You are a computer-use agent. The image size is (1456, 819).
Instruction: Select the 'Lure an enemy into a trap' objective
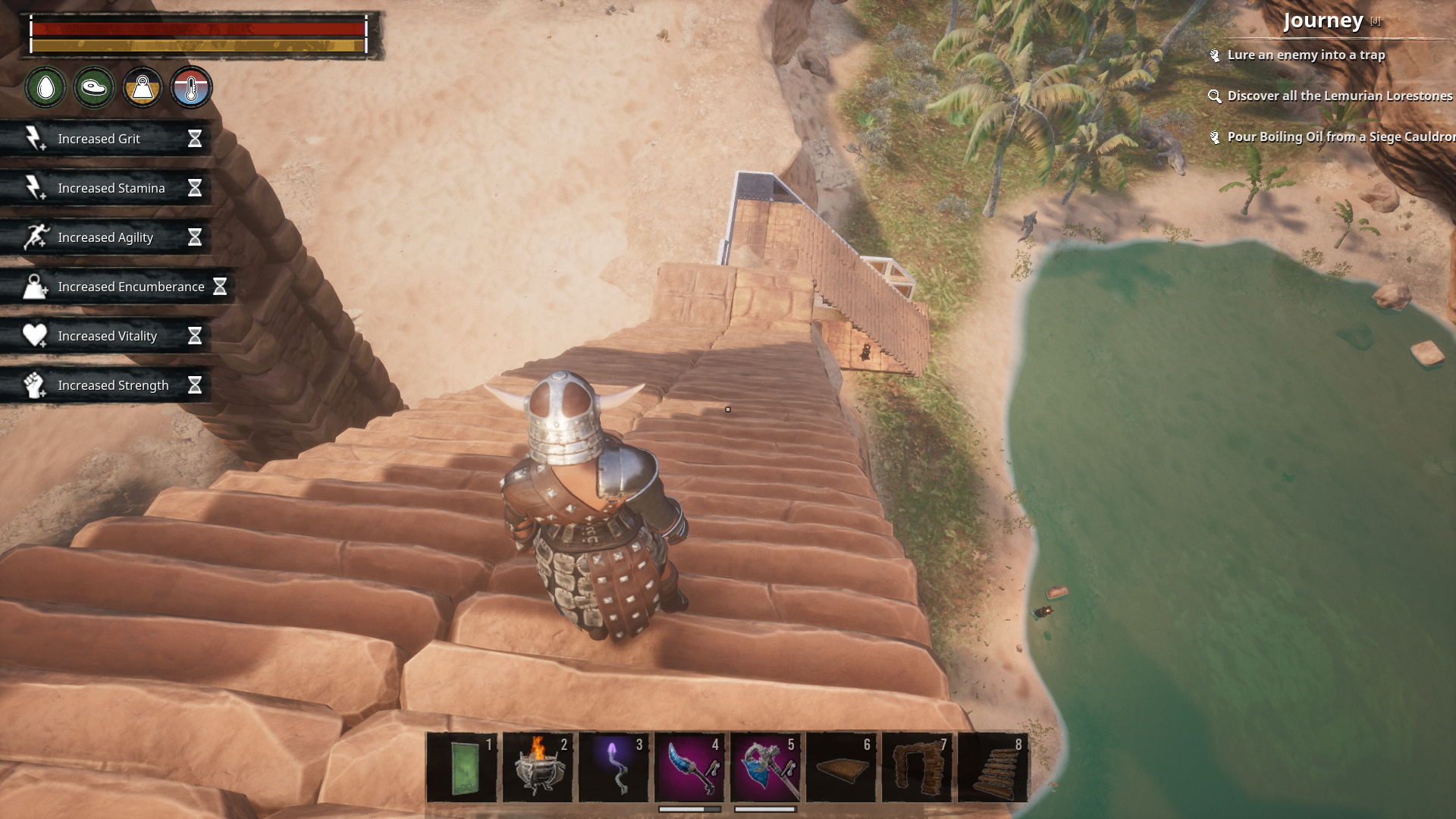[x=1305, y=55]
